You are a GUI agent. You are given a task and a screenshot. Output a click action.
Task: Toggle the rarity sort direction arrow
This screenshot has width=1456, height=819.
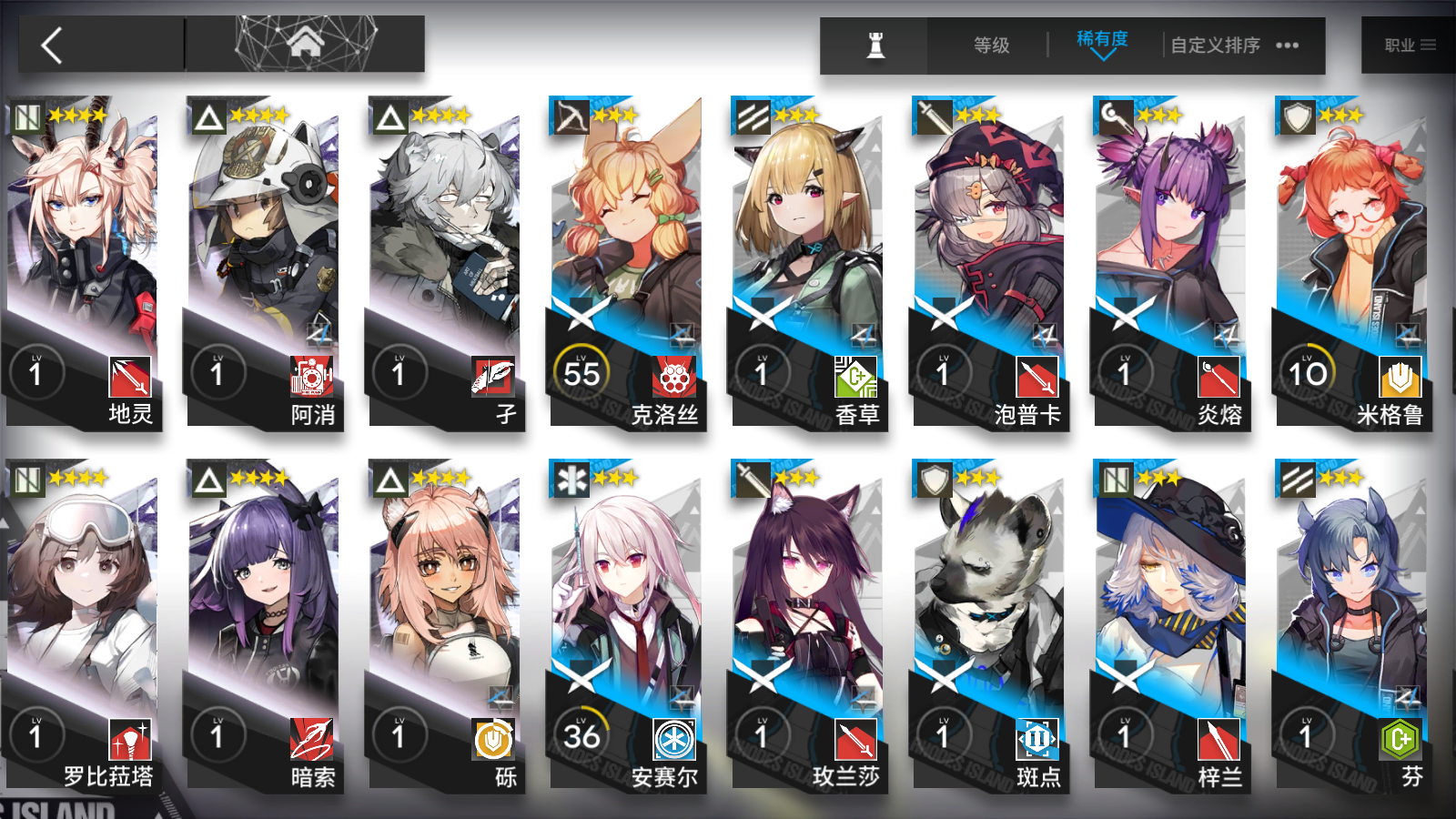(x=1101, y=57)
